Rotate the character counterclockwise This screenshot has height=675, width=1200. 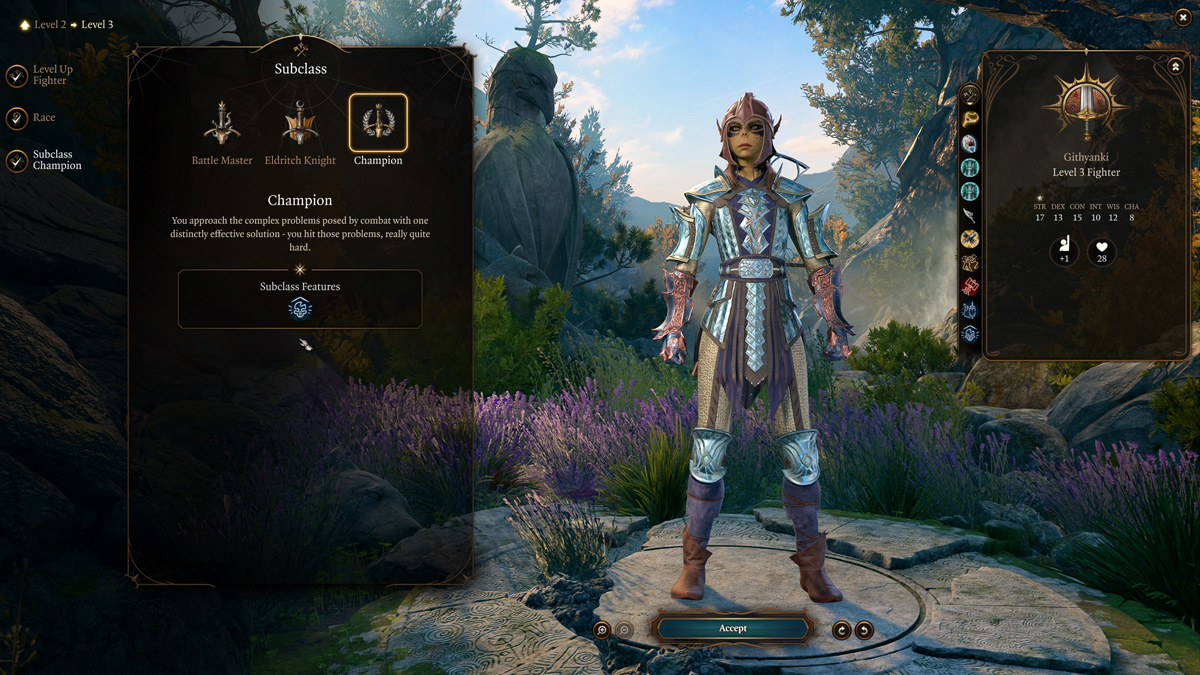[864, 630]
